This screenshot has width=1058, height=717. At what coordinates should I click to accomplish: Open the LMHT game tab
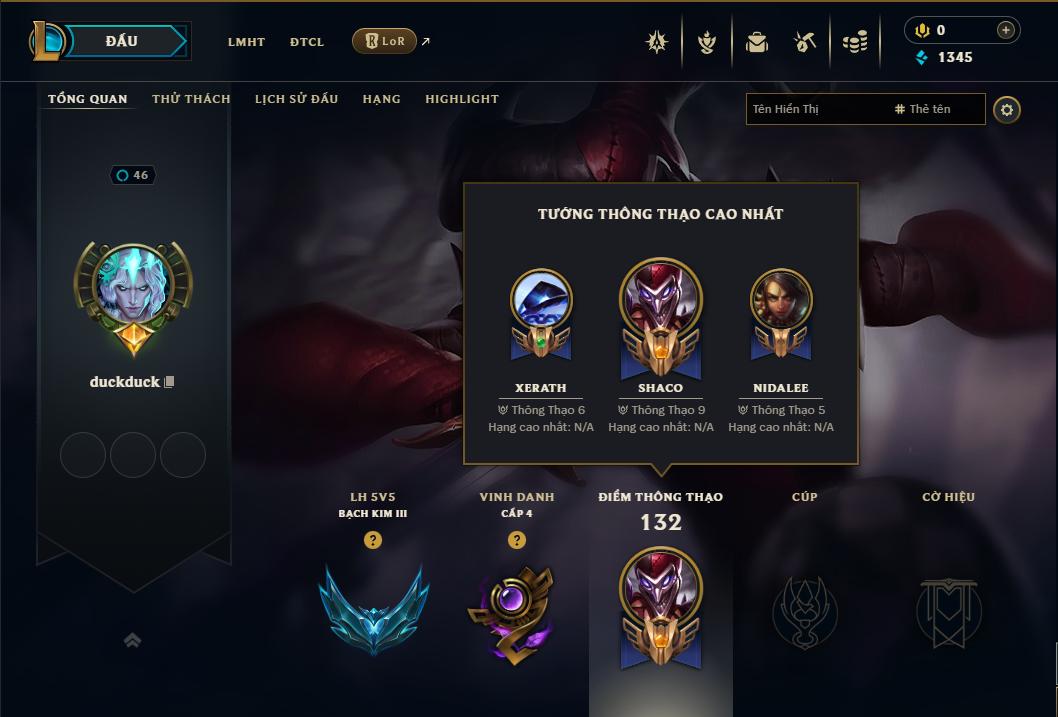tap(246, 42)
